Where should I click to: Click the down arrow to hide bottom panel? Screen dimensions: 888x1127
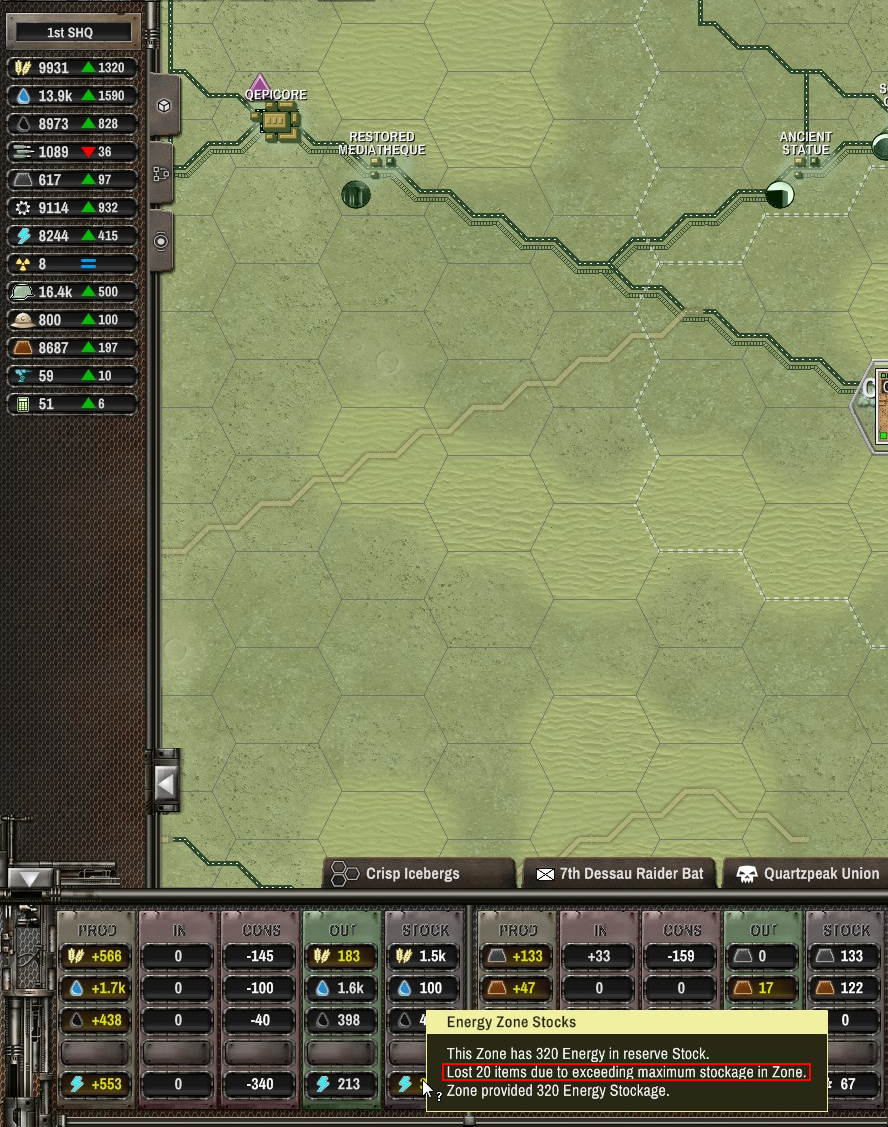coord(30,878)
